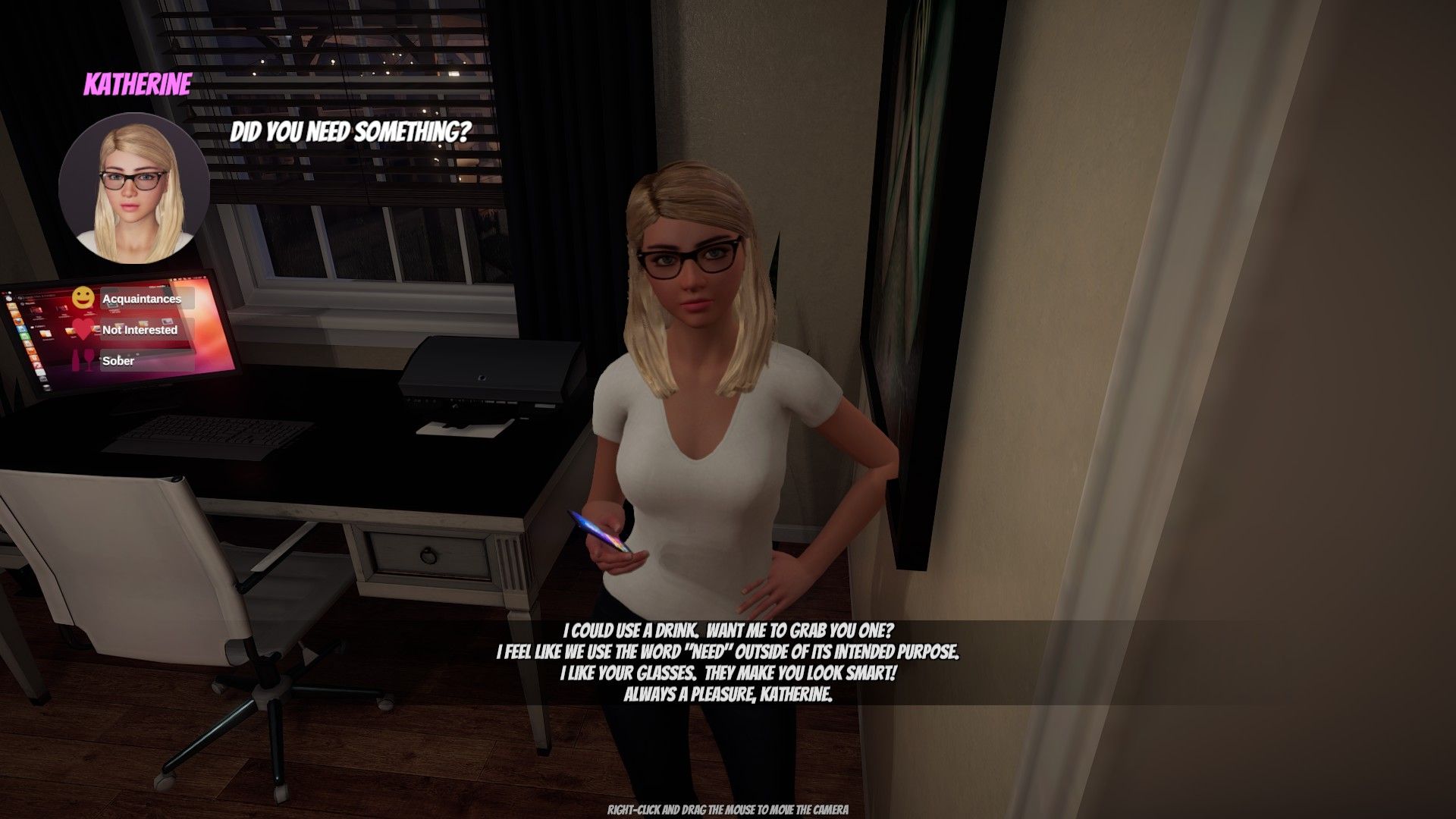Click the "Did You Need Something?" dialogue bubble

click(x=350, y=131)
